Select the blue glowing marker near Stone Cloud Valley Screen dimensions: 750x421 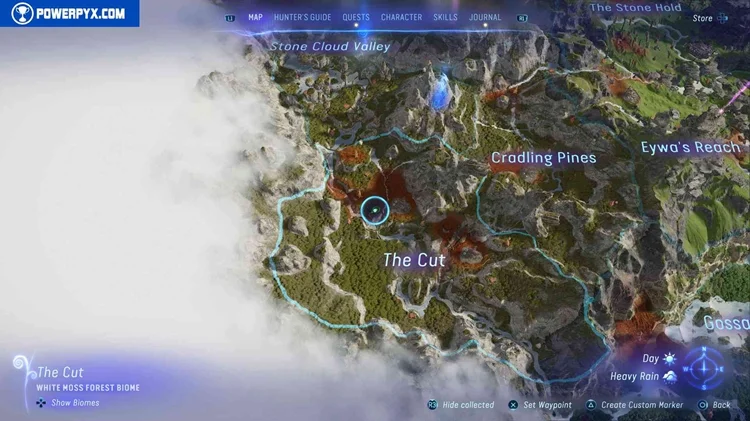coord(439,90)
